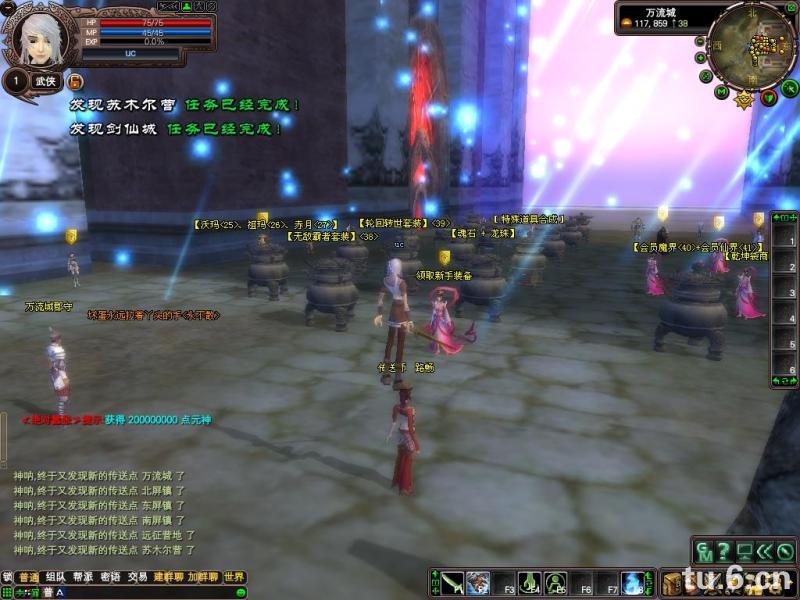Screen dimensions: 800x600
Task: Click the red heart button under minimap
Action: (768, 97)
